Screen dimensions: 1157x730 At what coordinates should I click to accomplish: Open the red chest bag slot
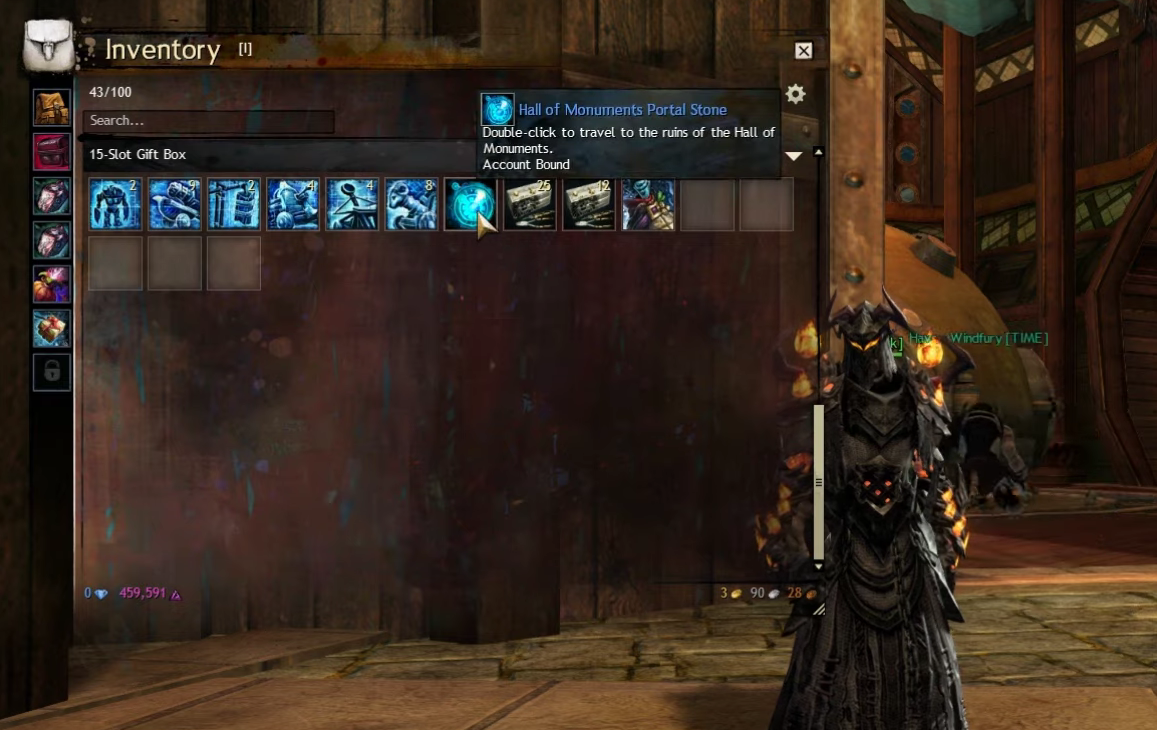click(52, 151)
